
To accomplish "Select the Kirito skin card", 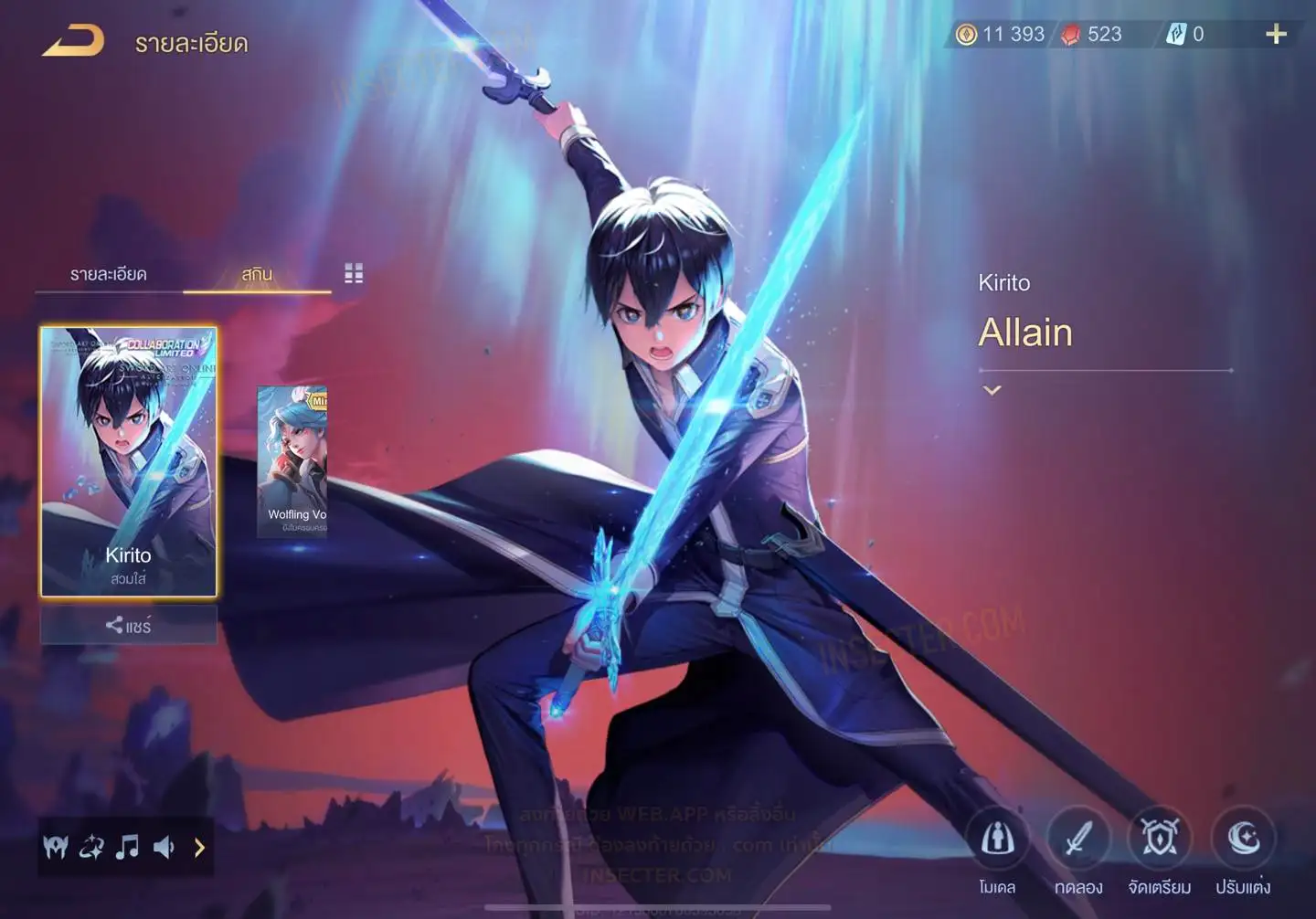I will [128, 461].
